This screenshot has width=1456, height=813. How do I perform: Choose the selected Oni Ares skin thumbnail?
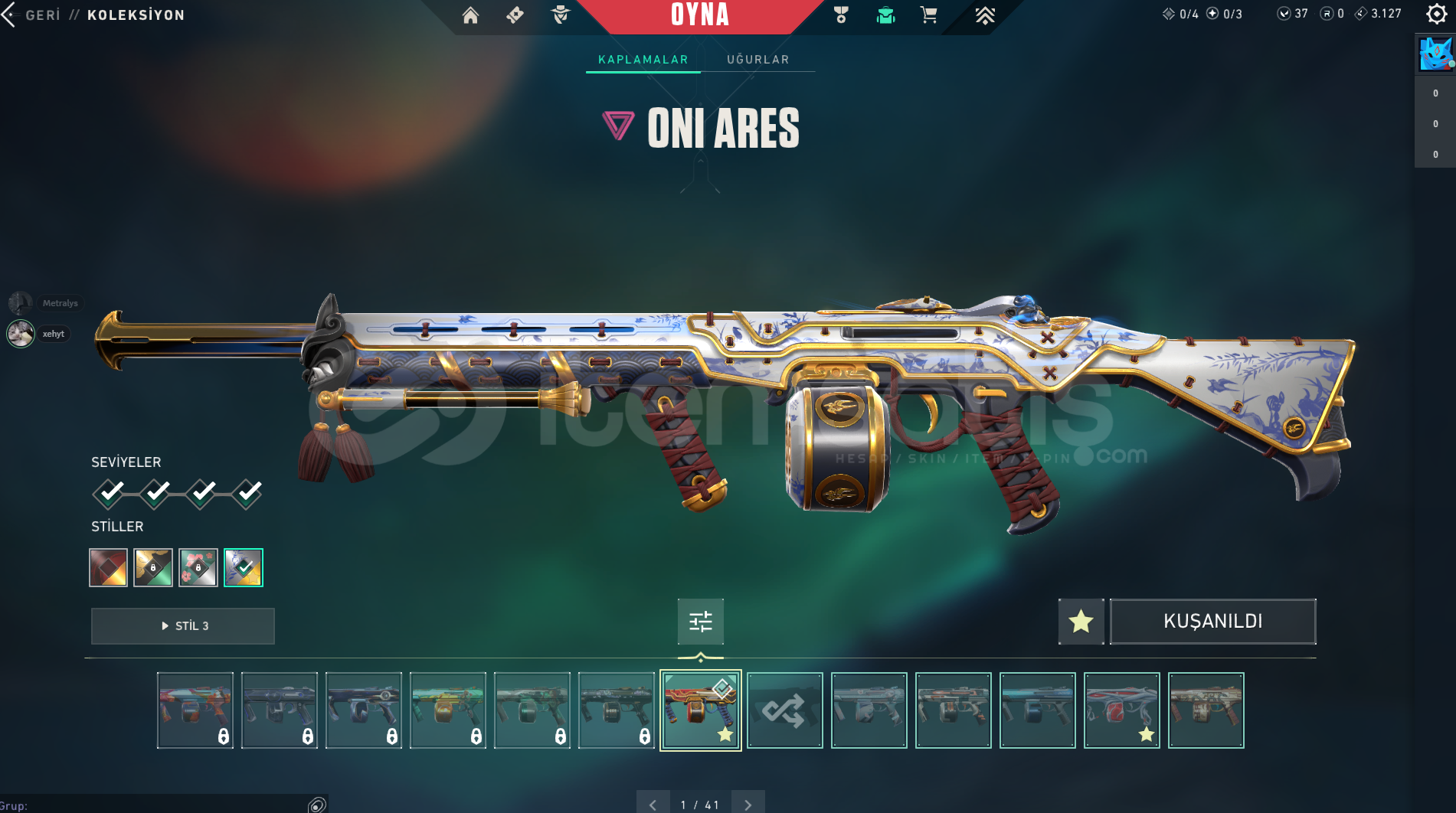pos(700,710)
